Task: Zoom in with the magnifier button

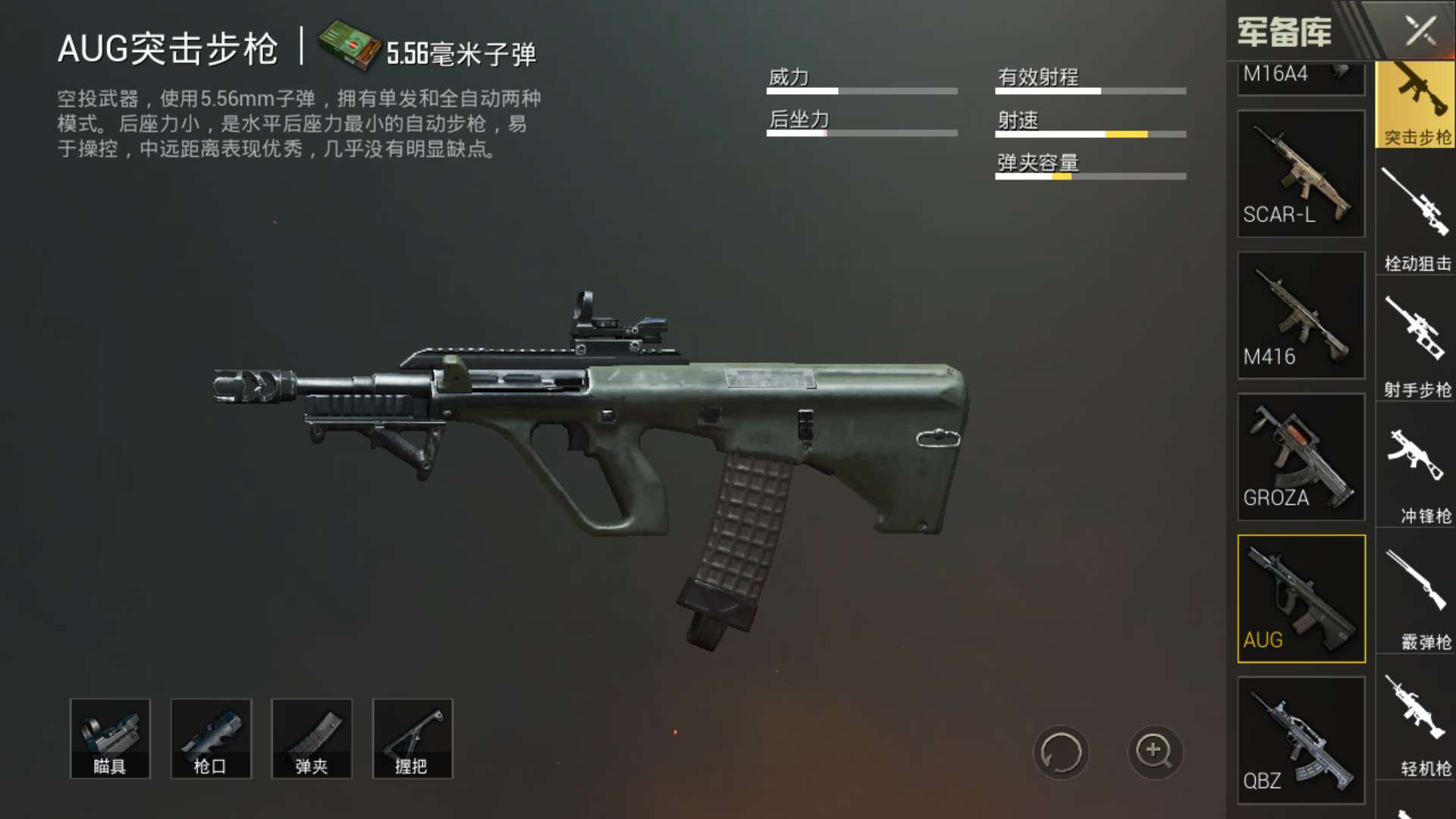Action: click(1154, 752)
